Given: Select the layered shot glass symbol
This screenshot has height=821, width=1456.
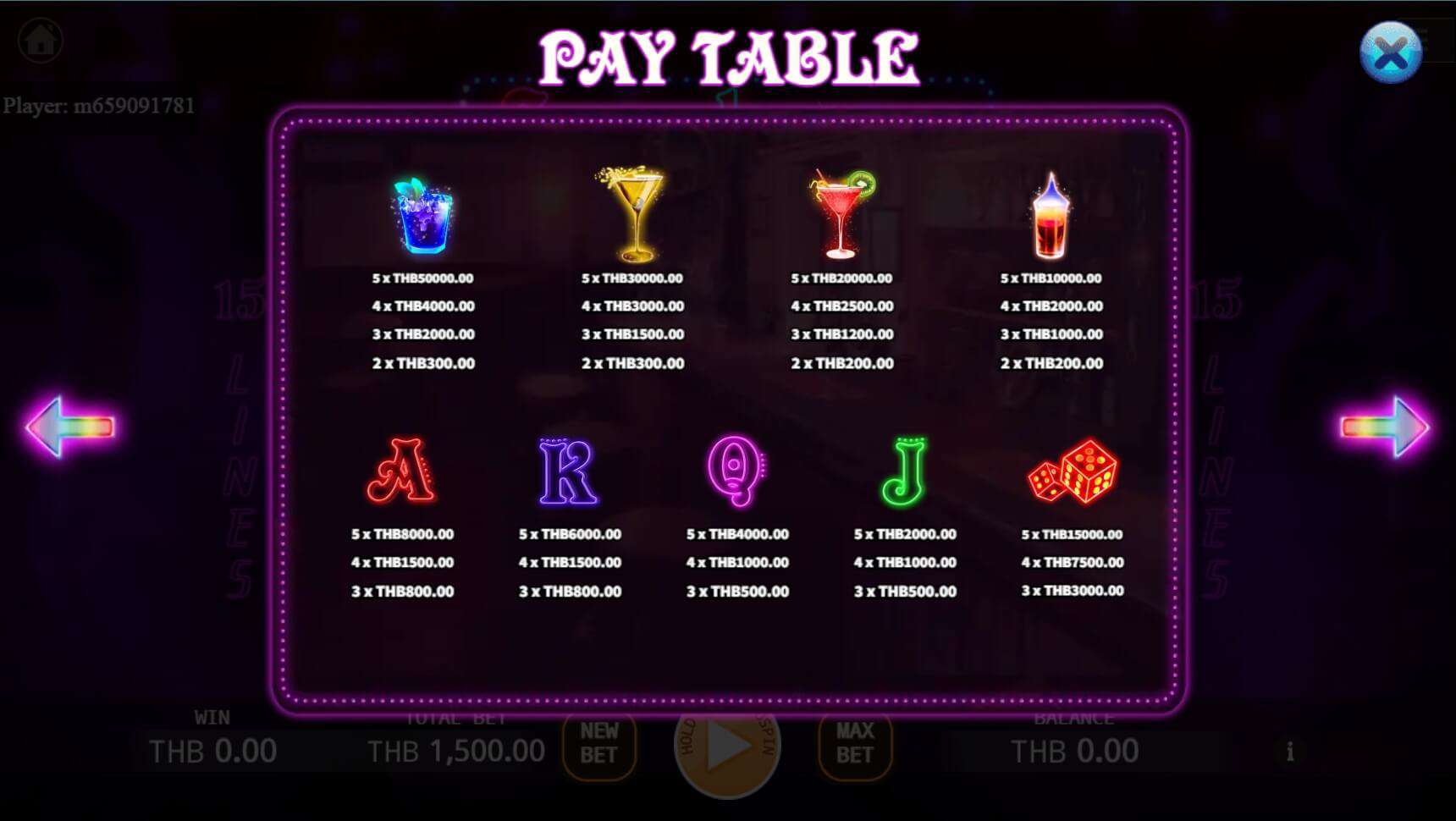Looking at the screenshot, I should tap(1050, 214).
